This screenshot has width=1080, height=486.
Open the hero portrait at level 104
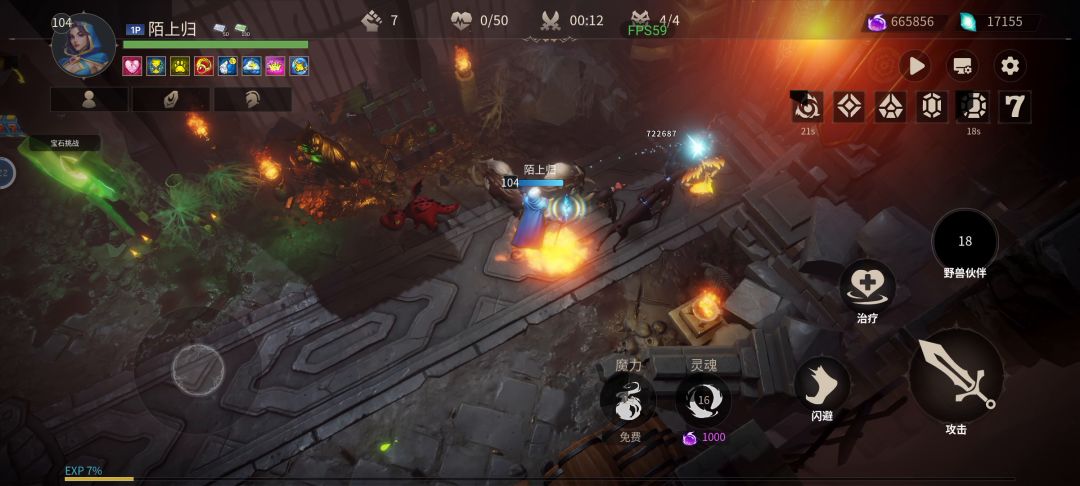(84, 45)
